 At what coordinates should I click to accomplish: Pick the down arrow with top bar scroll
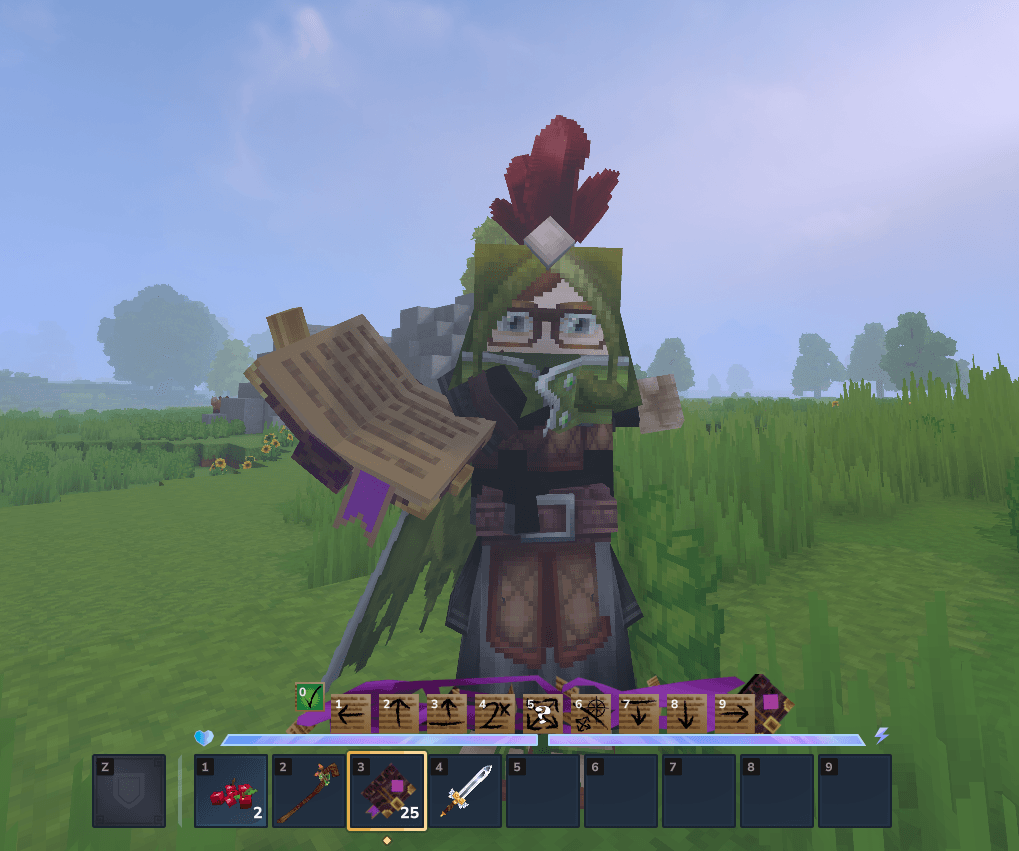[x=639, y=713]
